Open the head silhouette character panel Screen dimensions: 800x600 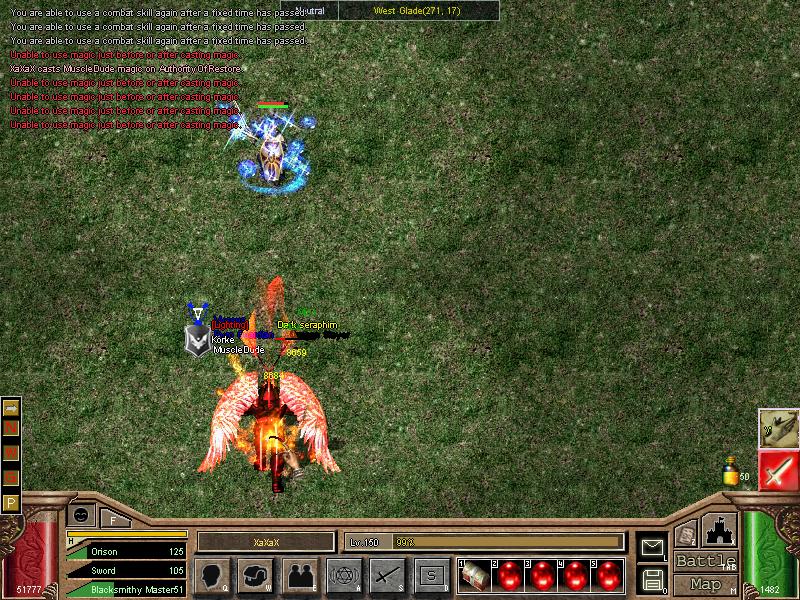pyautogui.click(x=211, y=576)
